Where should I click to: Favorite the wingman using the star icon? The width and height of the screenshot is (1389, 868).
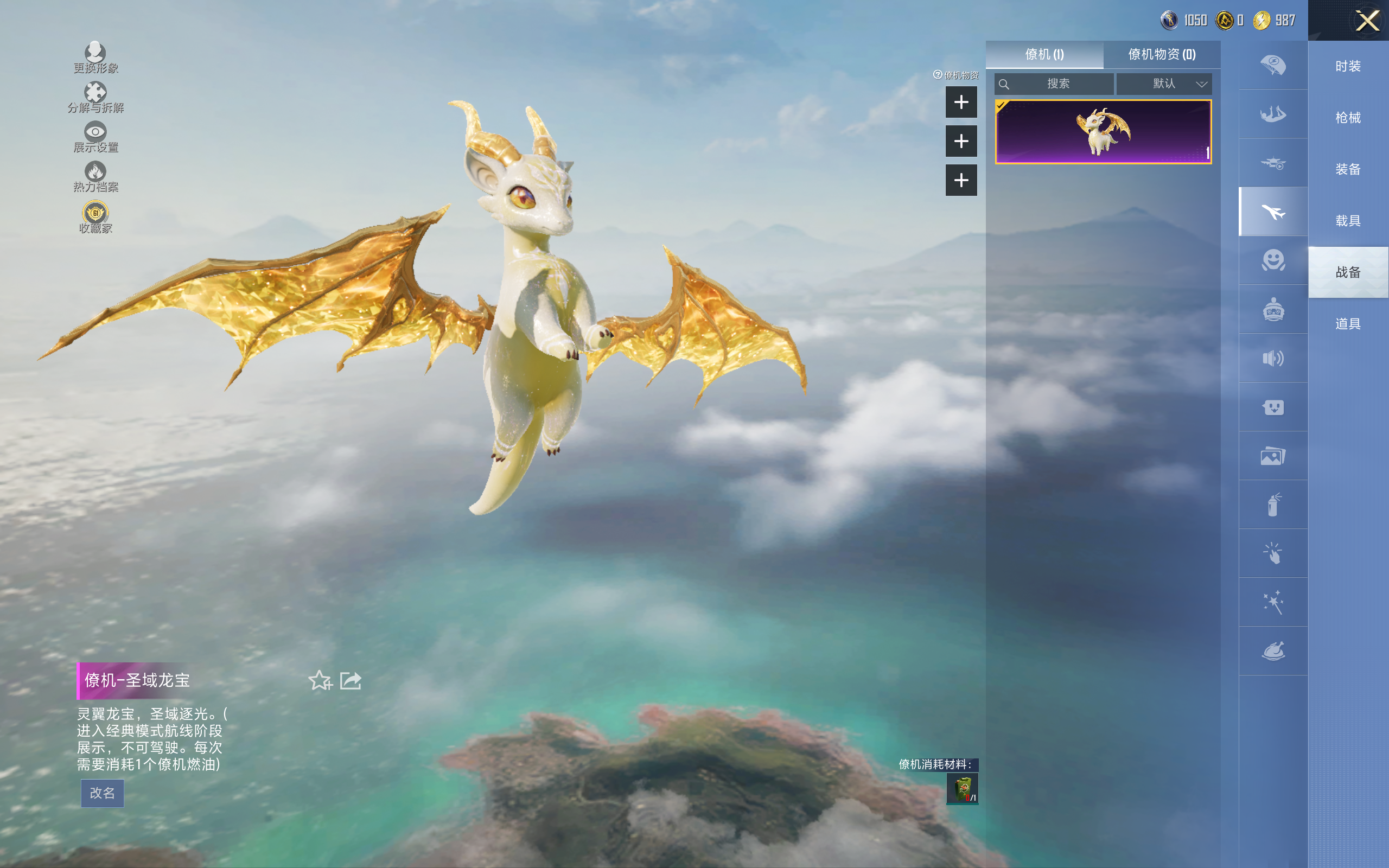pyautogui.click(x=320, y=681)
